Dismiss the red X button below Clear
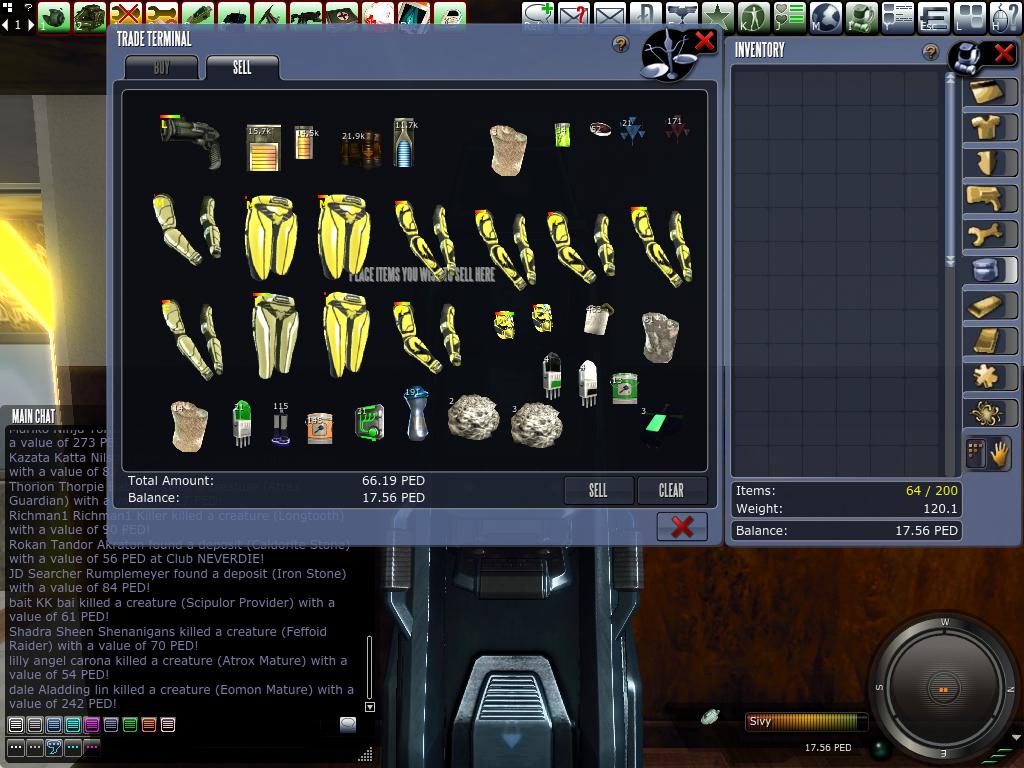This screenshot has width=1024, height=768. click(682, 527)
